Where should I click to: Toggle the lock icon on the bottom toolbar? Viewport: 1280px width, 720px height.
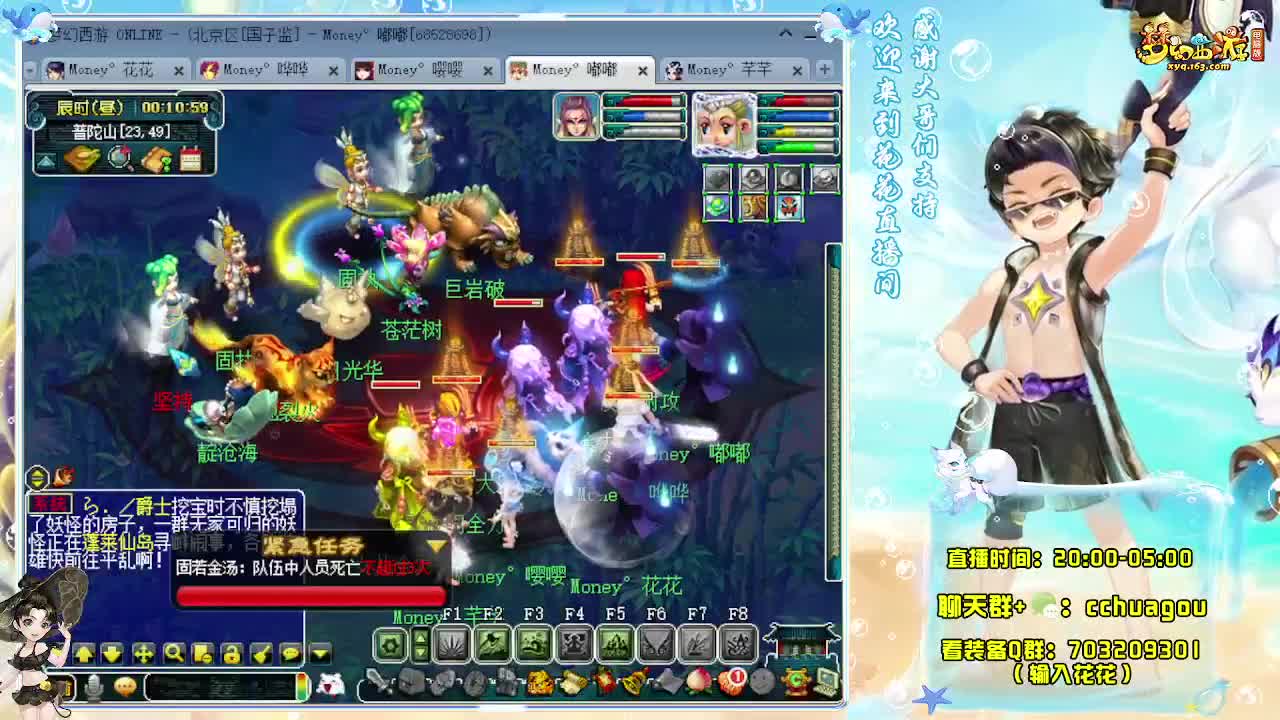point(230,655)
